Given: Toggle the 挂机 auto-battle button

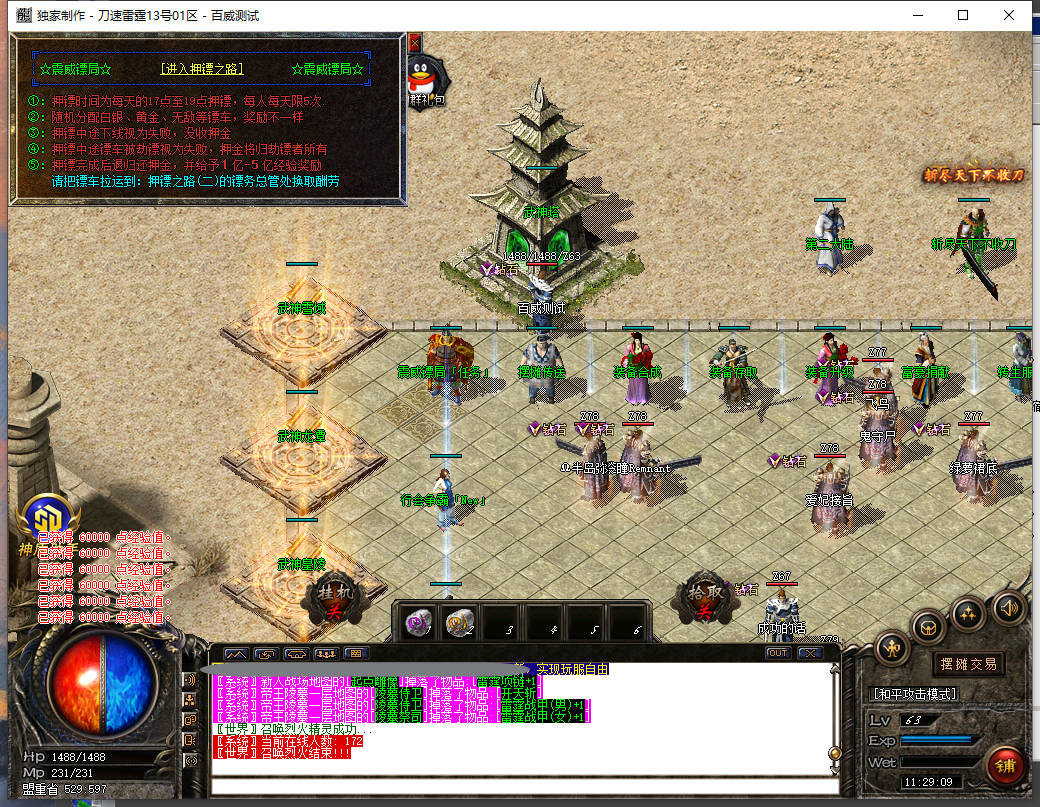Looking at the screenshot, I should [335, 600].
